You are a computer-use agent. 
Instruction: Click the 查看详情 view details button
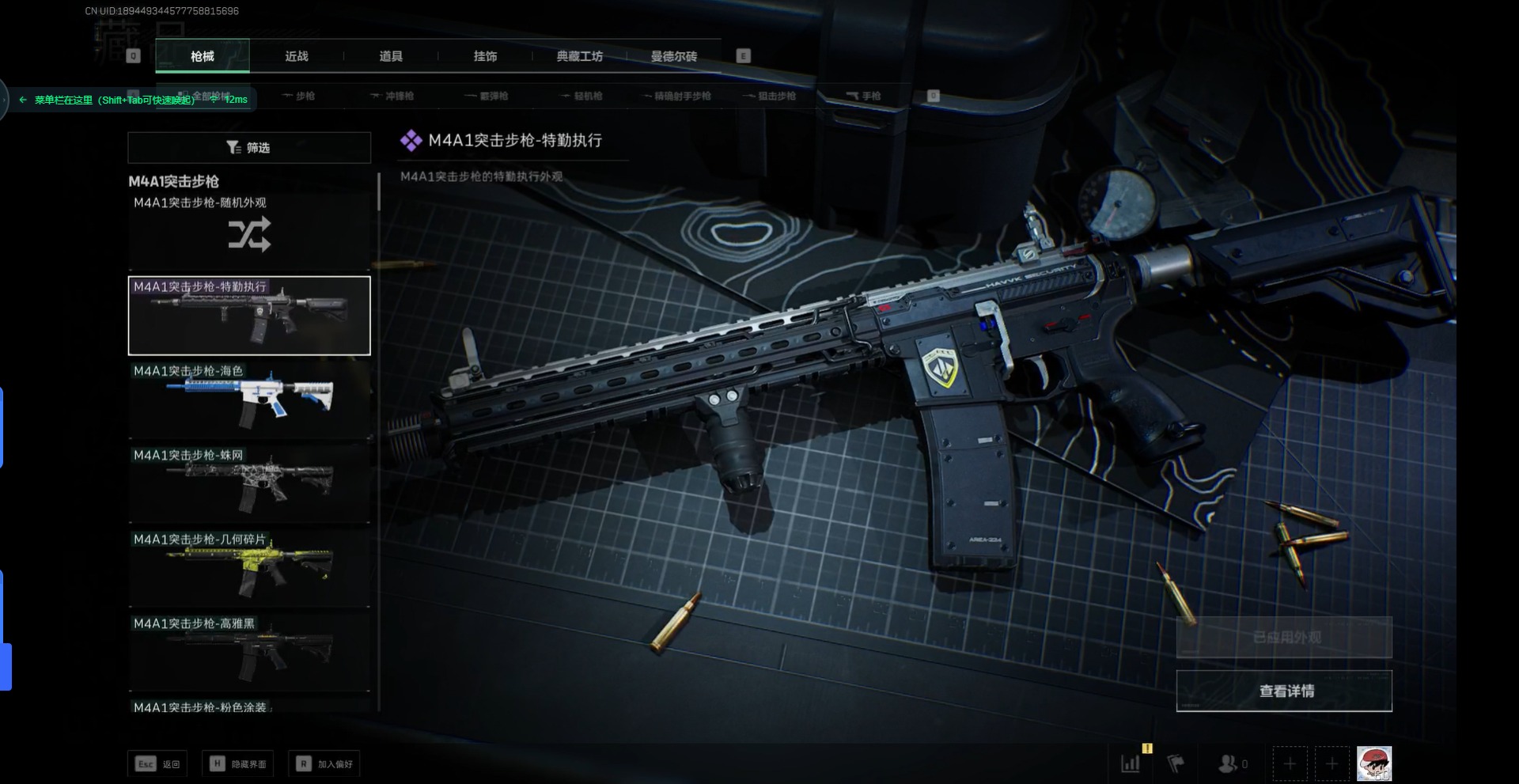pos(1284,691)
